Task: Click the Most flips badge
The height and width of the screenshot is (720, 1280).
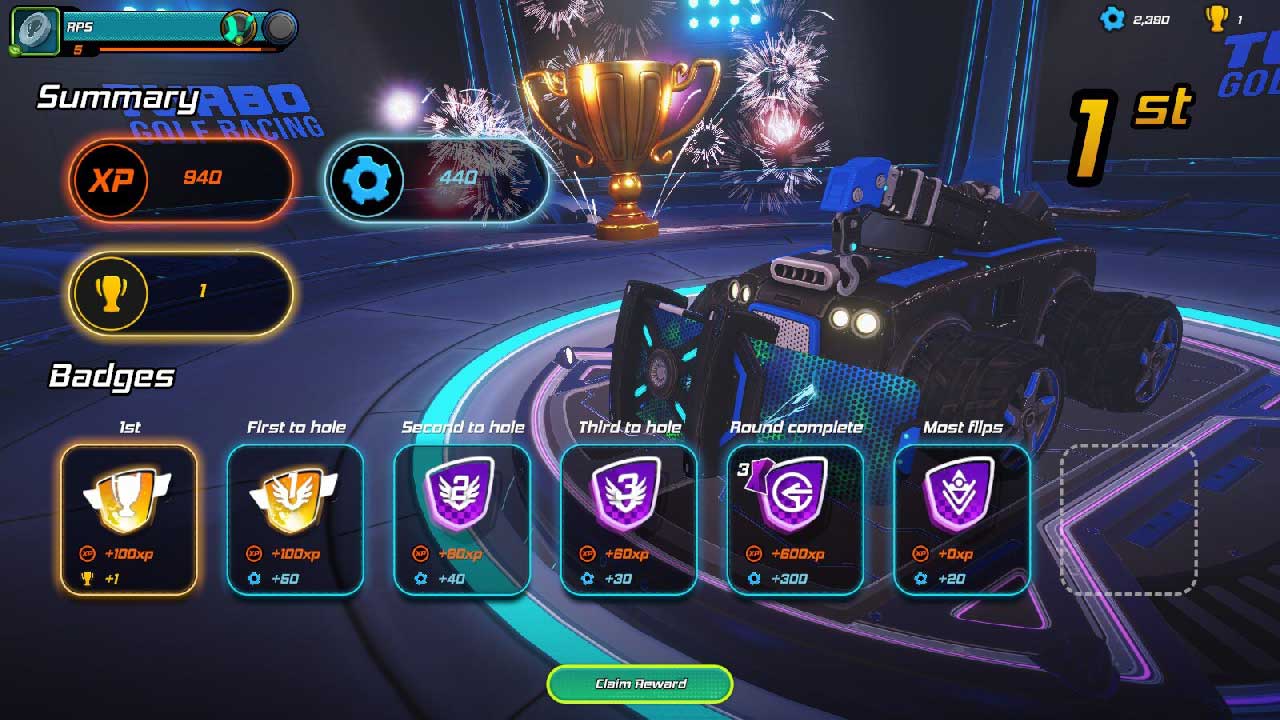Action: click(x=962, y=519)
